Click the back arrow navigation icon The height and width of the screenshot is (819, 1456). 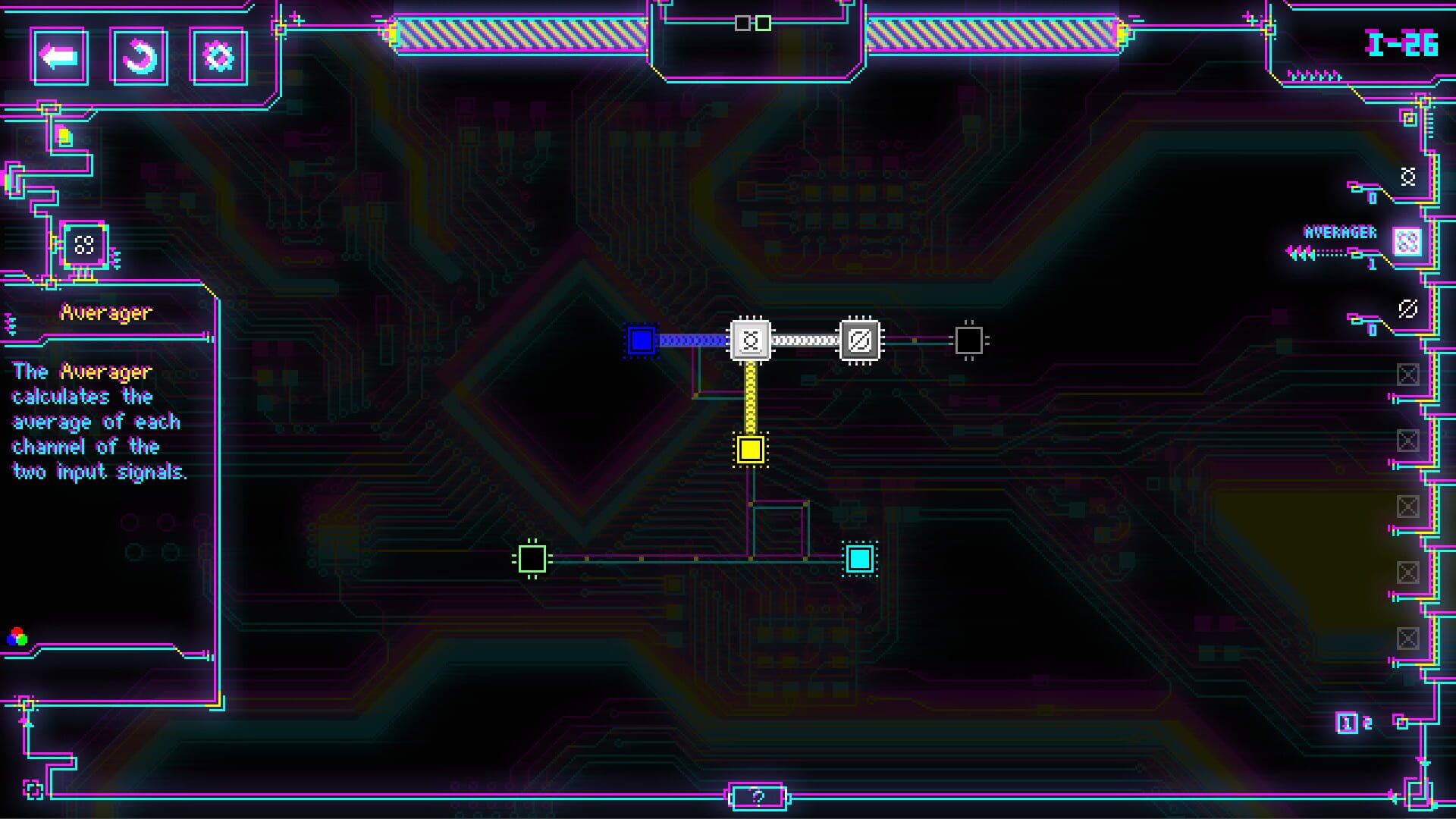[61, 55]
